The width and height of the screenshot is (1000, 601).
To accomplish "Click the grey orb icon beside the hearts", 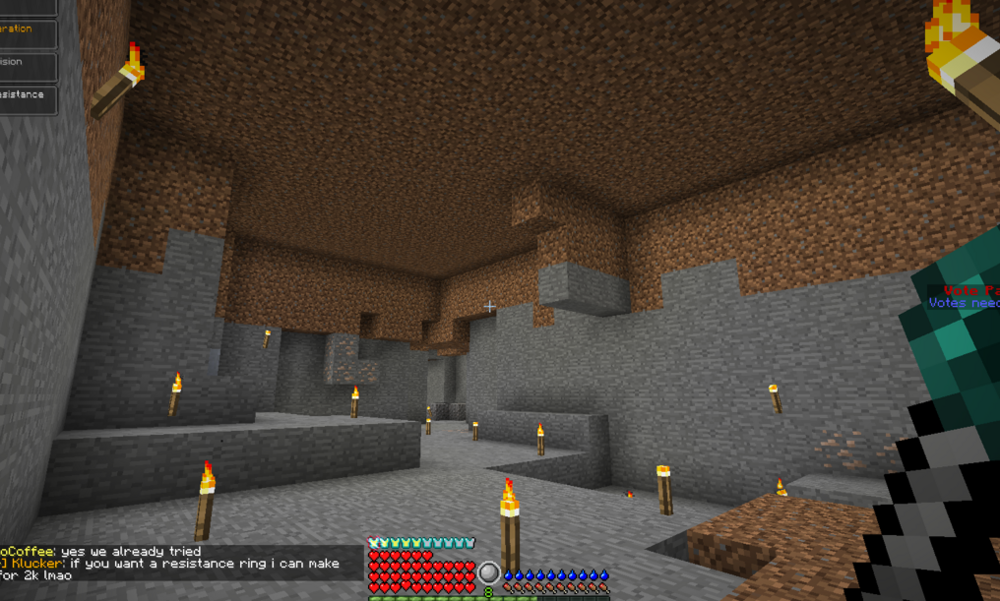I will (x=489, y=573).
